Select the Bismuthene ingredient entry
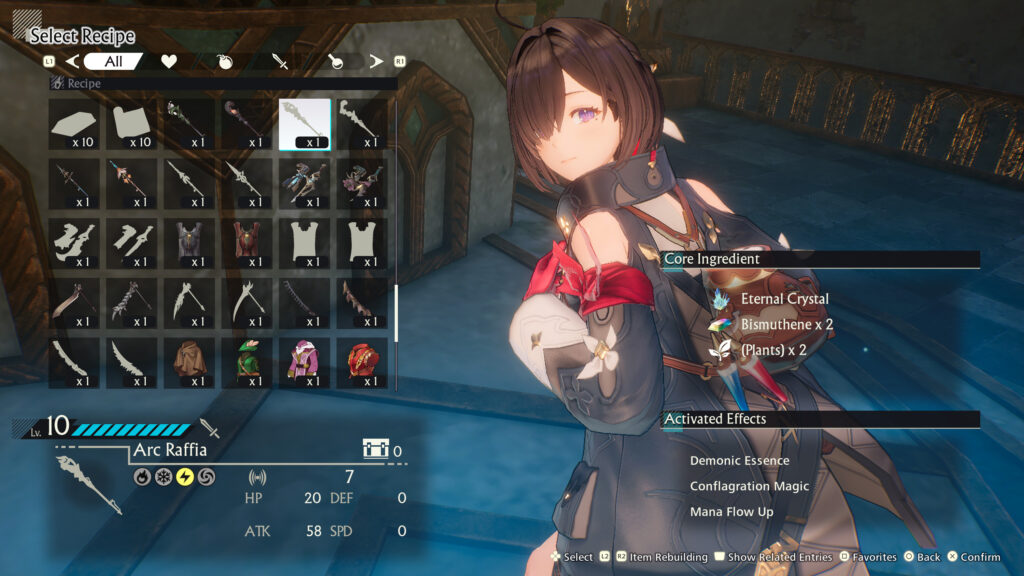The height and width of the screenshot is (576, 1024). (x=786, y=325)
